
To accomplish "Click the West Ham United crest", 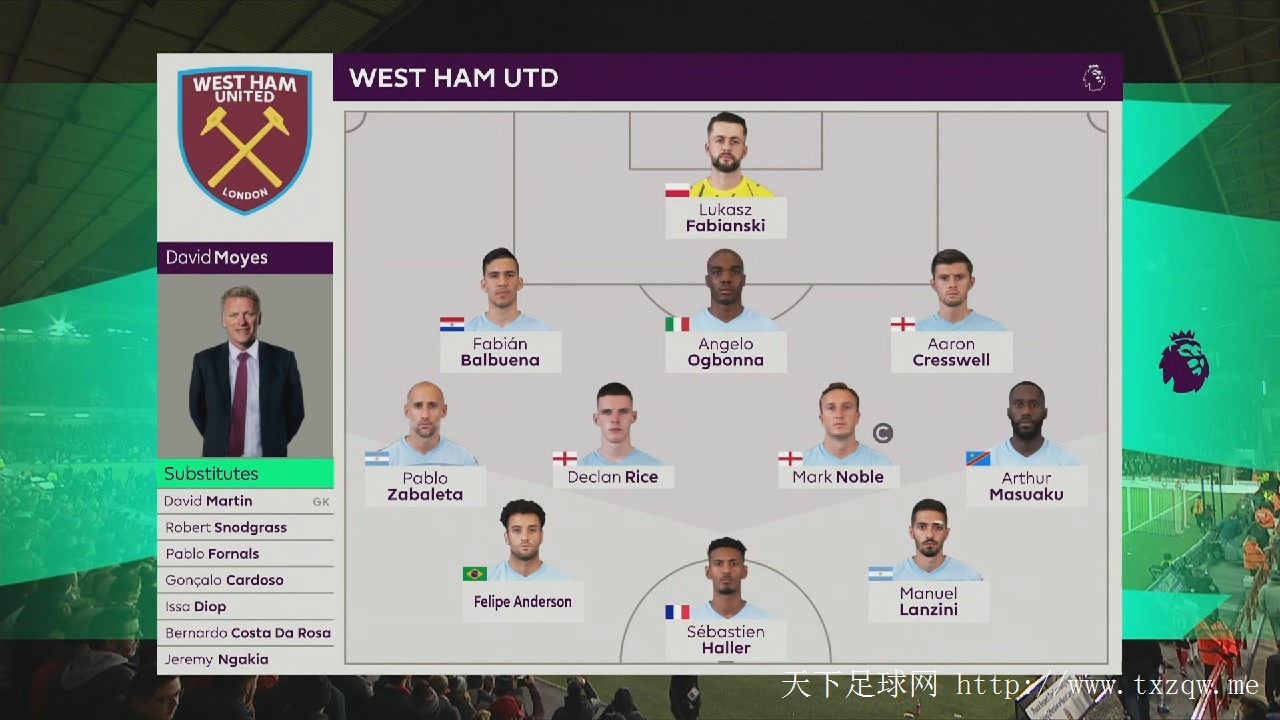I will 245,138.
